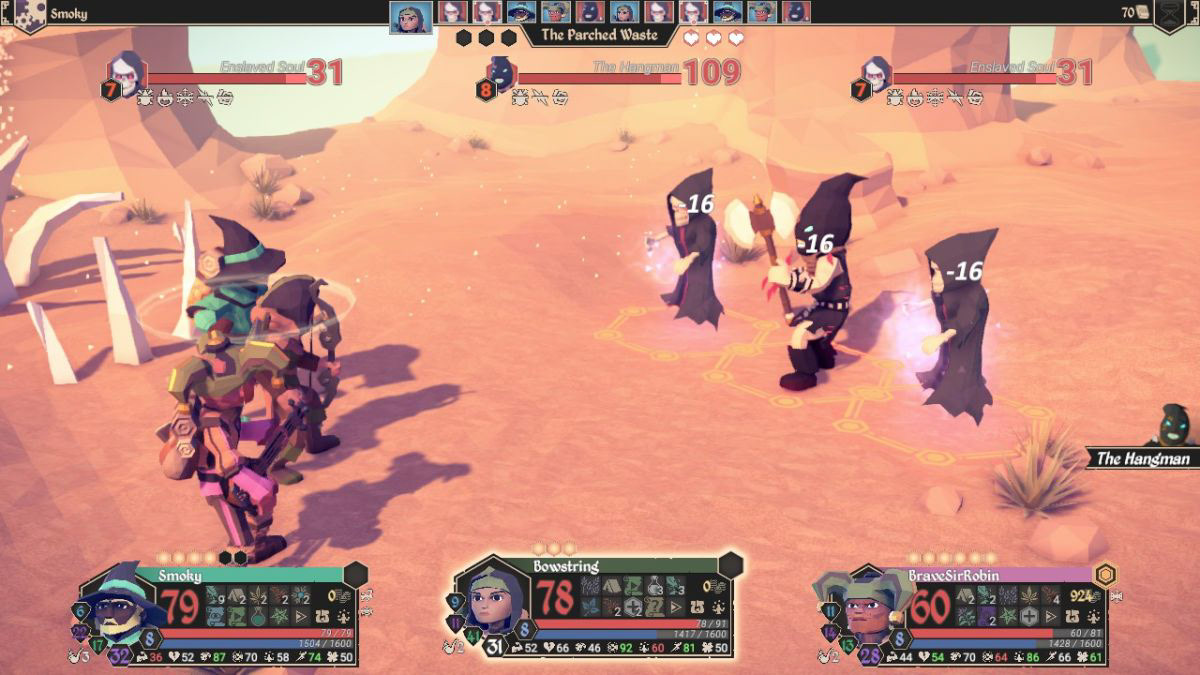Image resolution: width=1200 pixels, height=675 pixels.
Task: Select the right Enslaved Soul enemy portrait
Action: pyautogui.click(x=875, y=71)
